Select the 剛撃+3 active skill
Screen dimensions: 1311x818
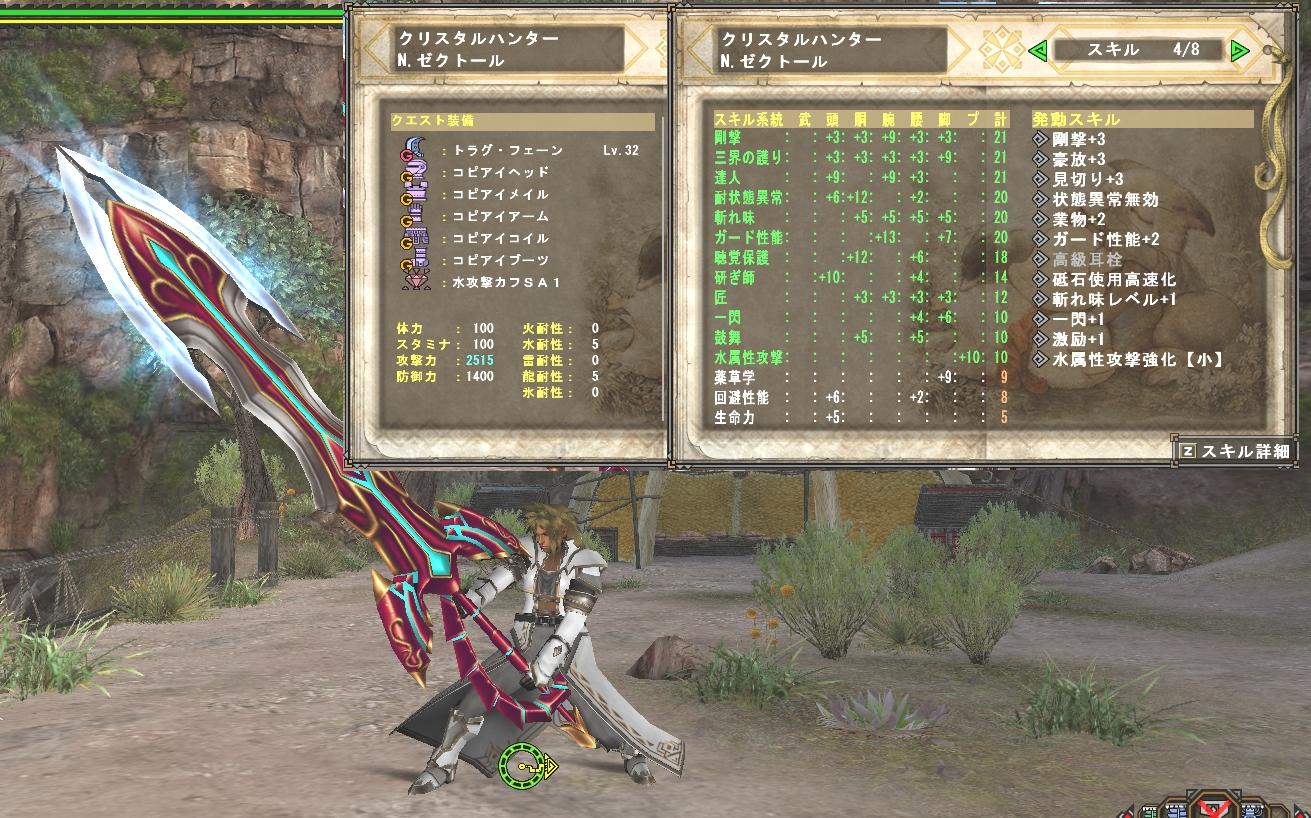point(1078,140)
